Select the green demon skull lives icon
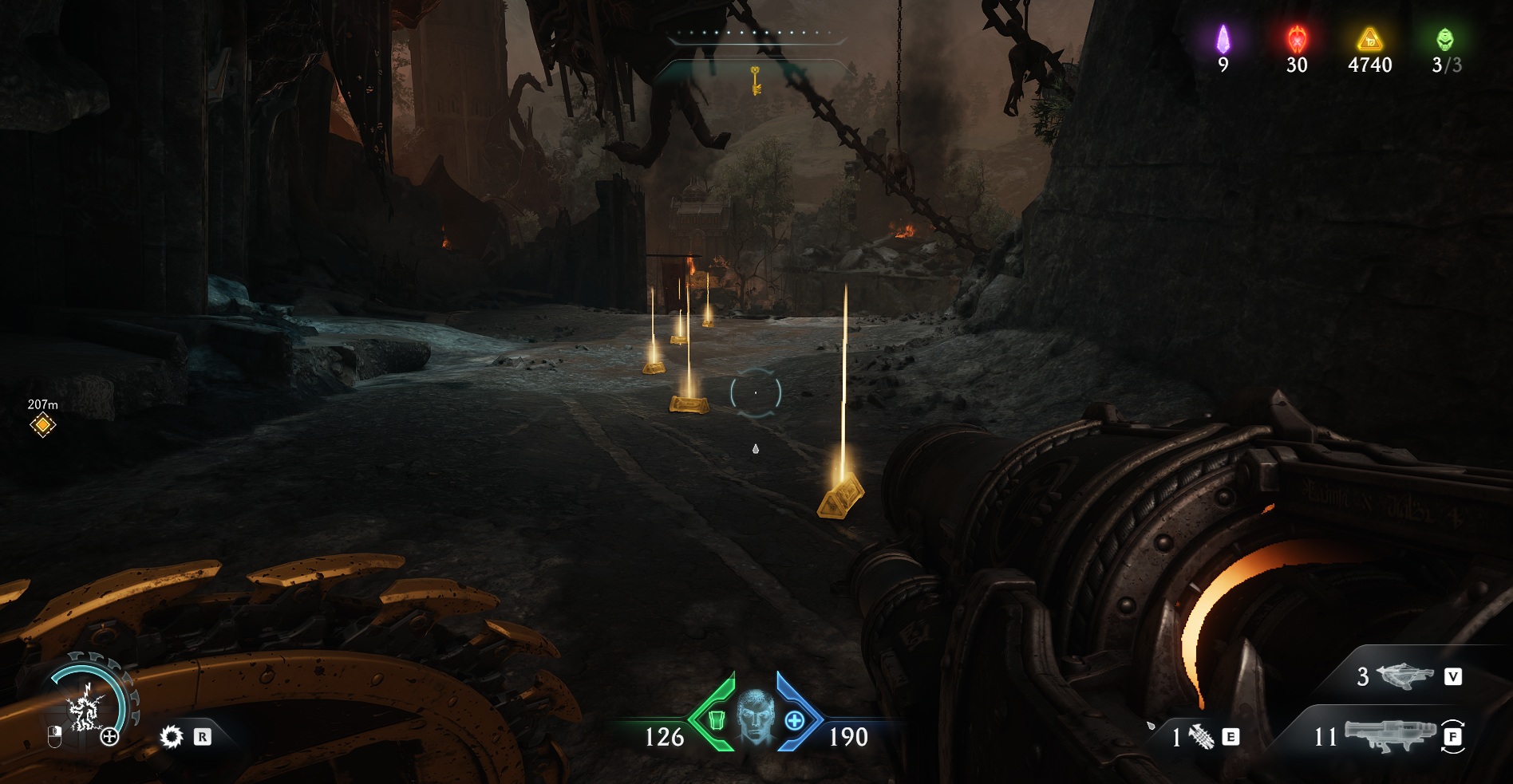 [1445, 39]
